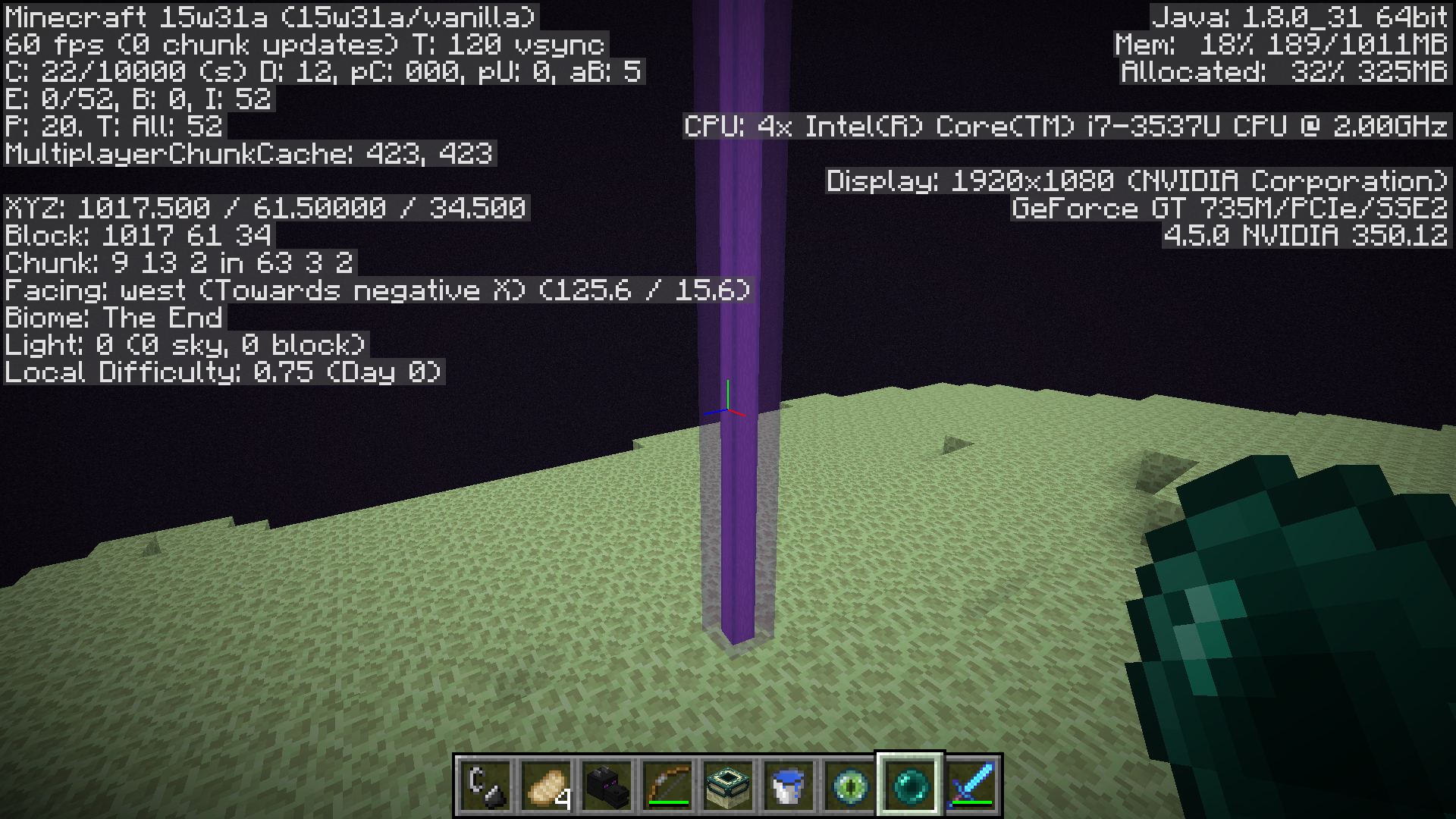
Task: Equip the bow from the hotbar
Action: click(x=667, y=786)
